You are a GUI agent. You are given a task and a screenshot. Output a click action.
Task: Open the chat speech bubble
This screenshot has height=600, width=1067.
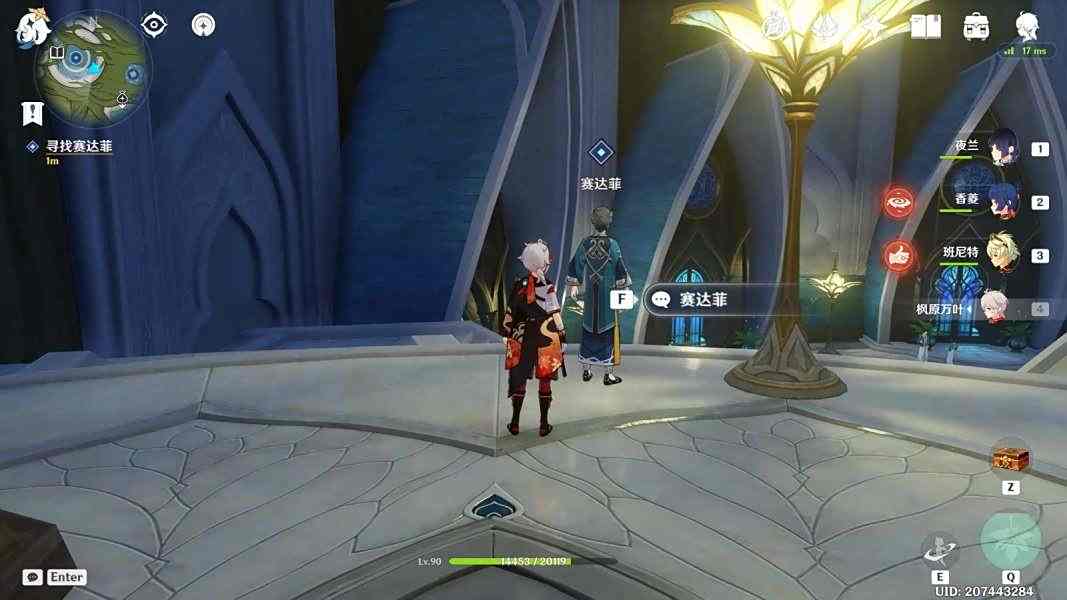click(33, 577)
